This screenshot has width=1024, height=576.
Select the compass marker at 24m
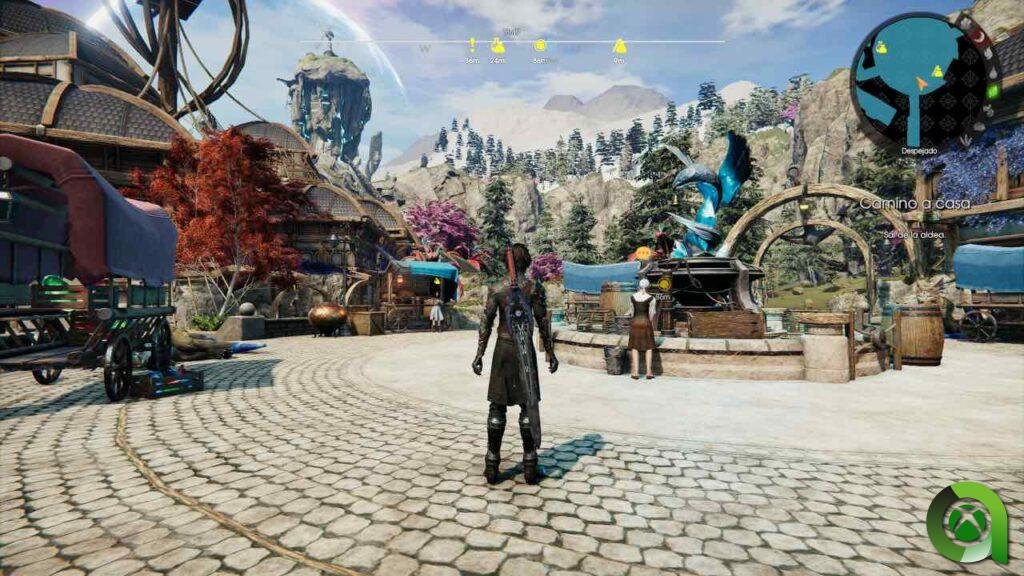(x=497, y=46)
